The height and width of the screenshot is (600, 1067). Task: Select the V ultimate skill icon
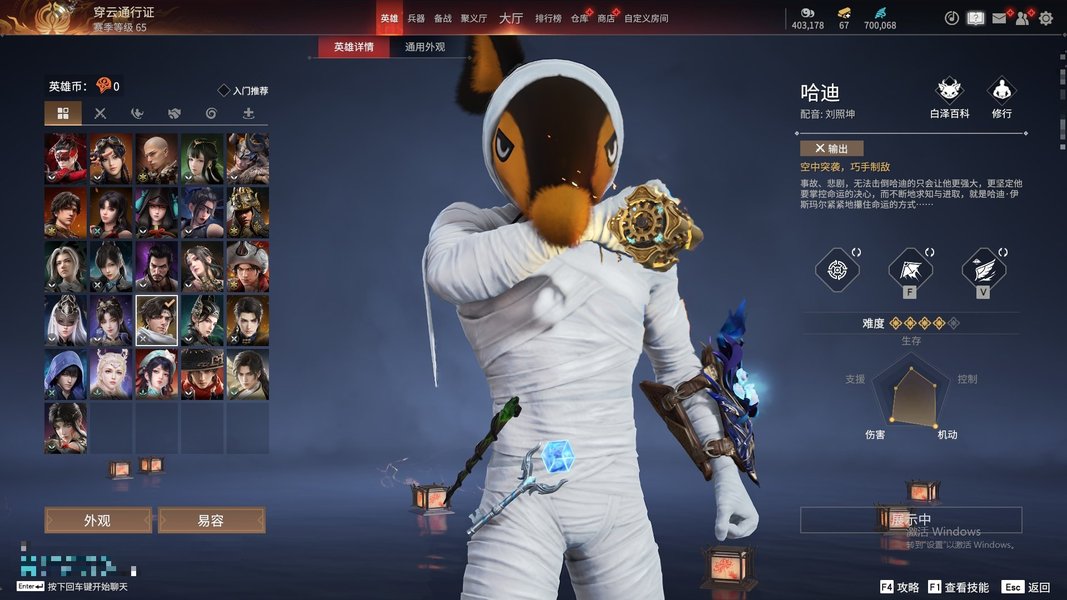click(983, 270)
